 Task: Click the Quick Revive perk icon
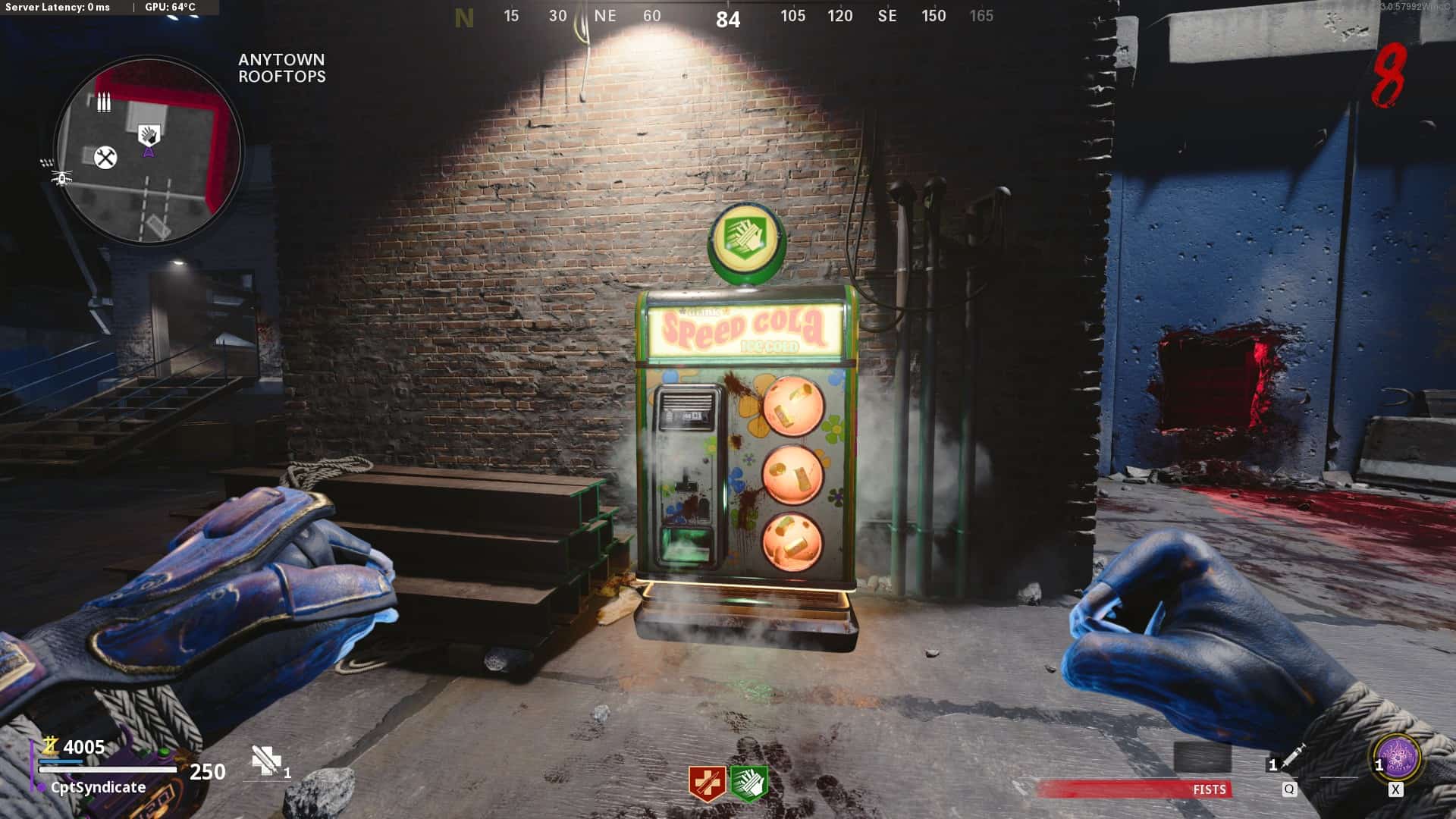click(x=707, y=783)
